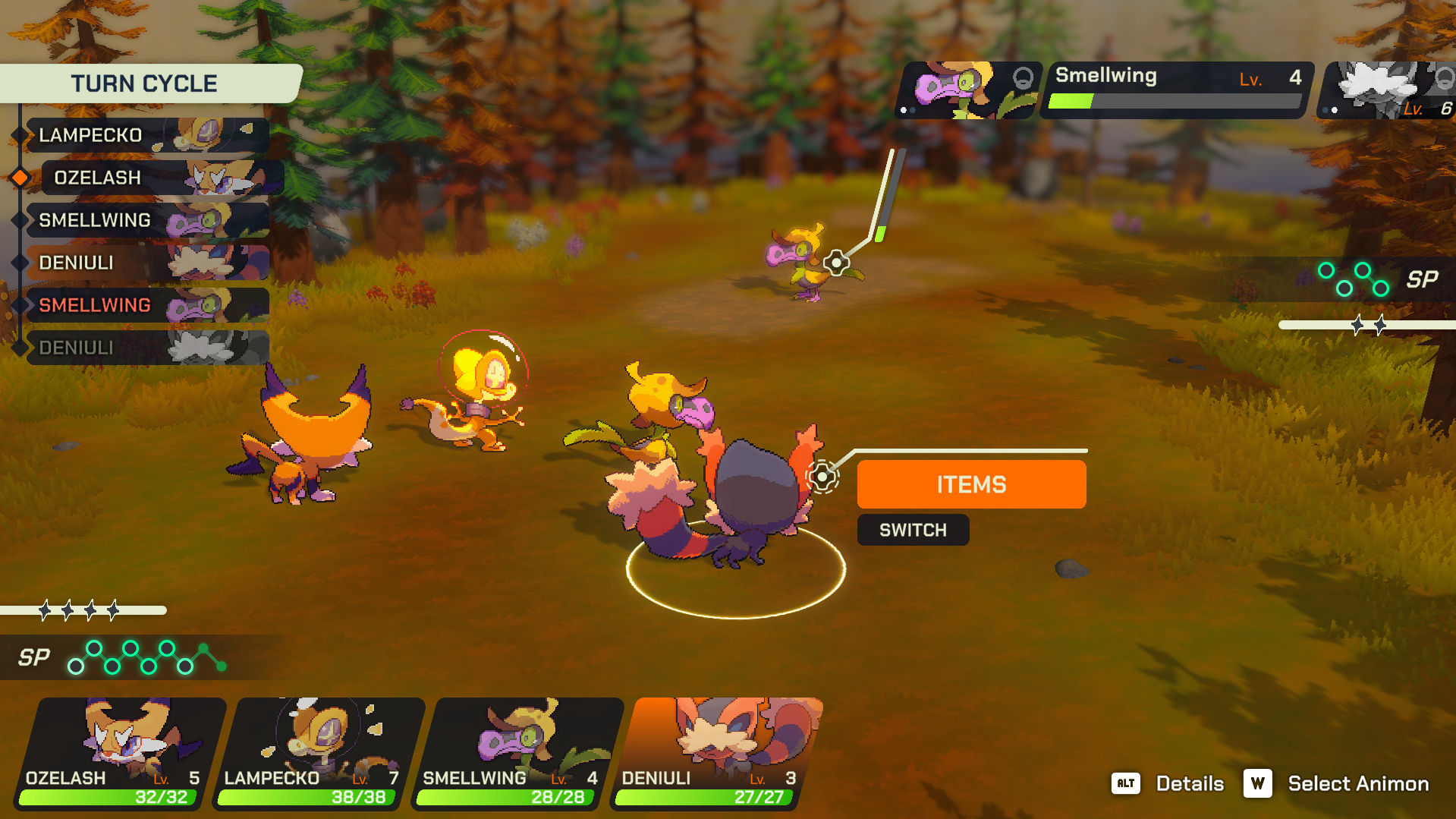Target the enemy Smellwing selection marker
Screen dimensions: 1456x819
coord(836,263)
